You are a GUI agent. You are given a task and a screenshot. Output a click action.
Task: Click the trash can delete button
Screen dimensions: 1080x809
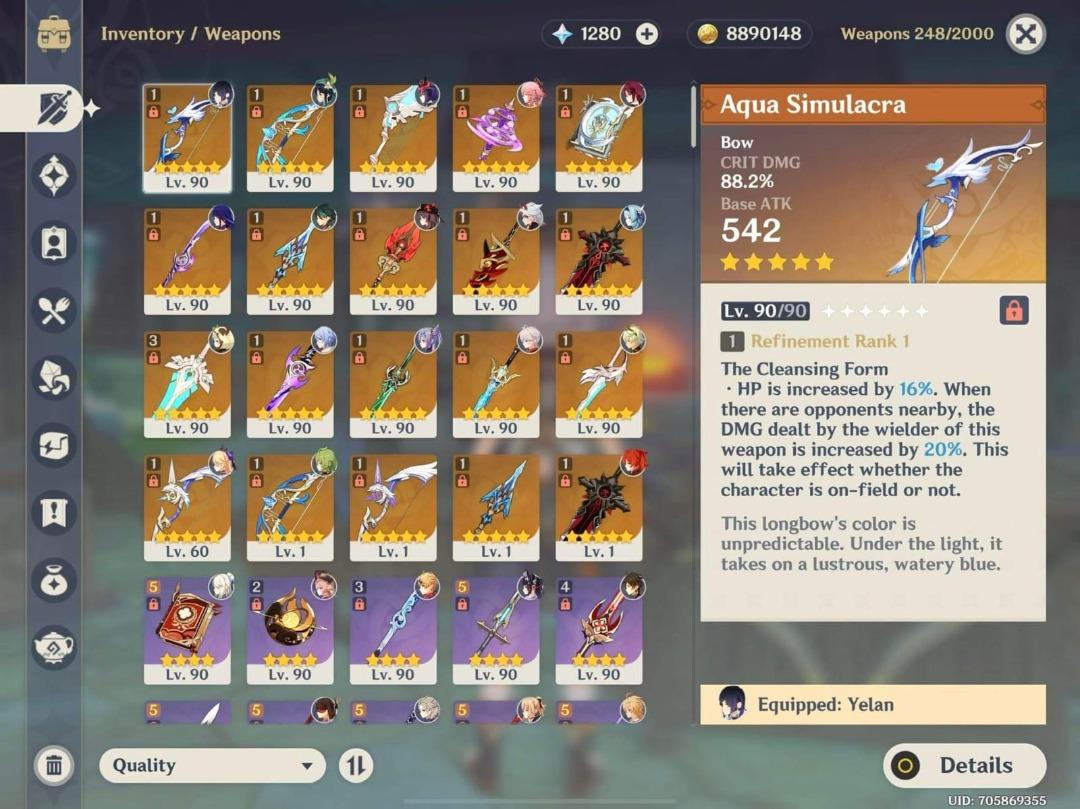pos(54,766)
